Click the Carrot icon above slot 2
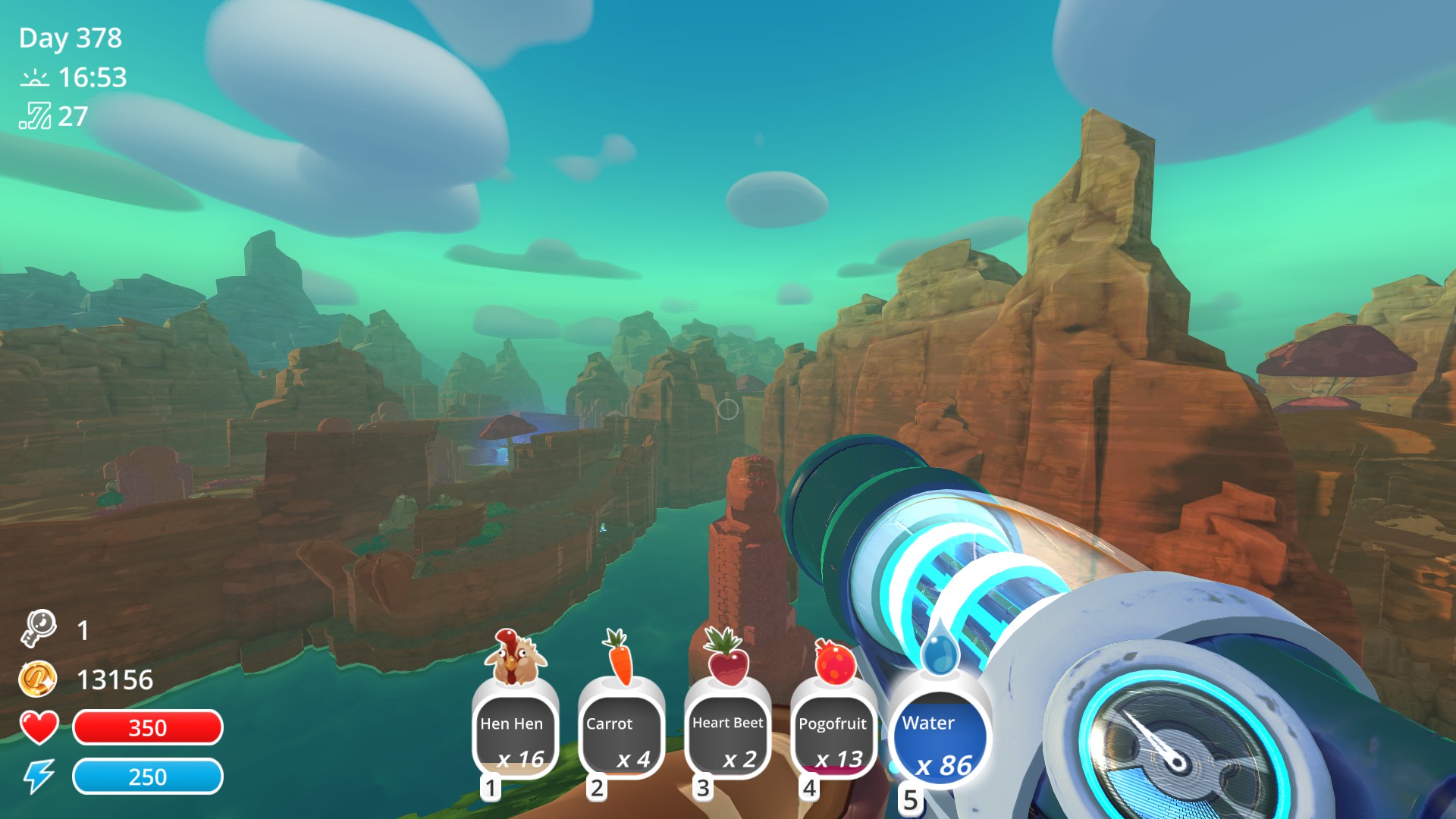 coord(621,657)
